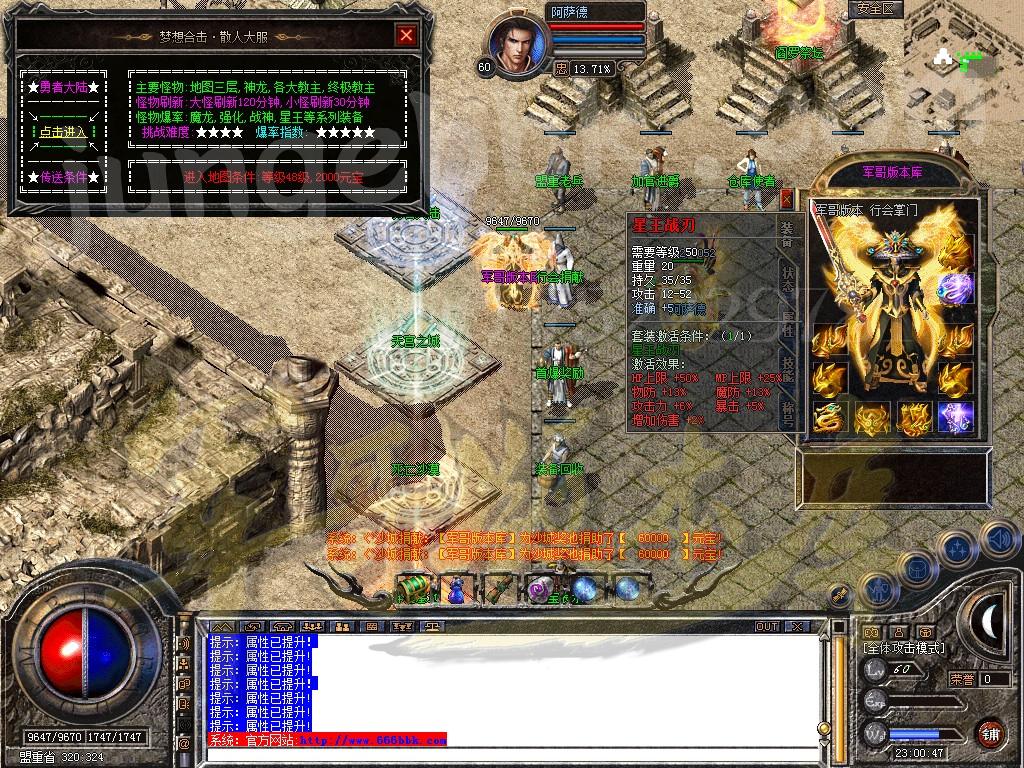The image size is (1024, 768).
Task: Close the chat window with X button
Action: point(796,627)
